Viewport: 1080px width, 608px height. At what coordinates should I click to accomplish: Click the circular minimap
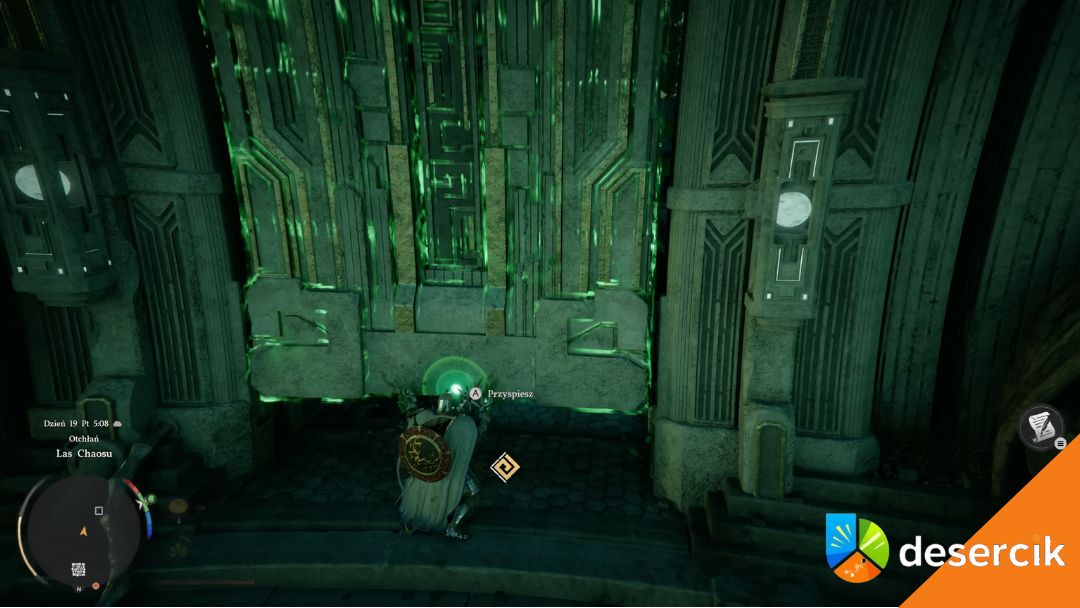pyautogui.click(x=83, y=527)
